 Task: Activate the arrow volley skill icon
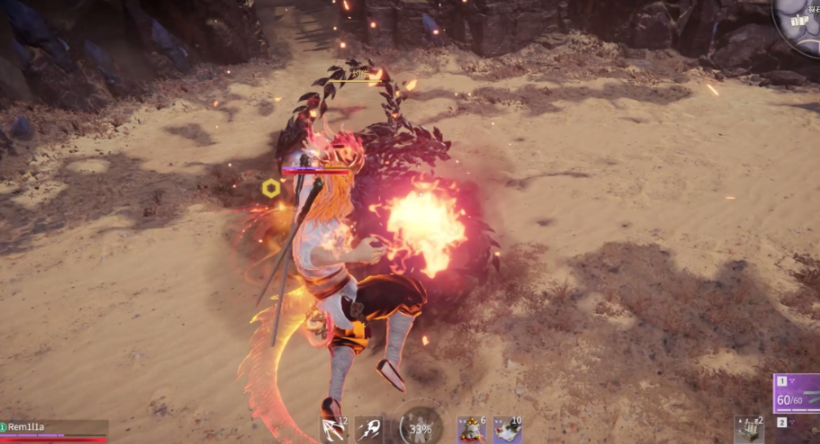[x=333, y=430]
